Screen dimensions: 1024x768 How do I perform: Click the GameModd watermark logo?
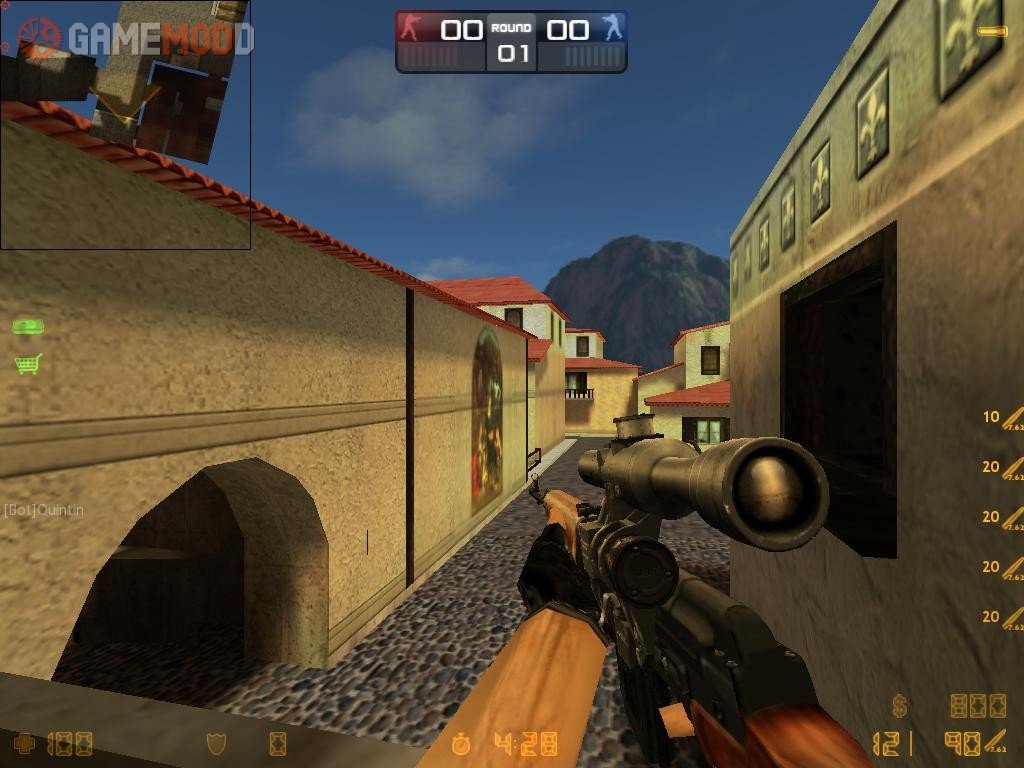[x=135, y=39]
